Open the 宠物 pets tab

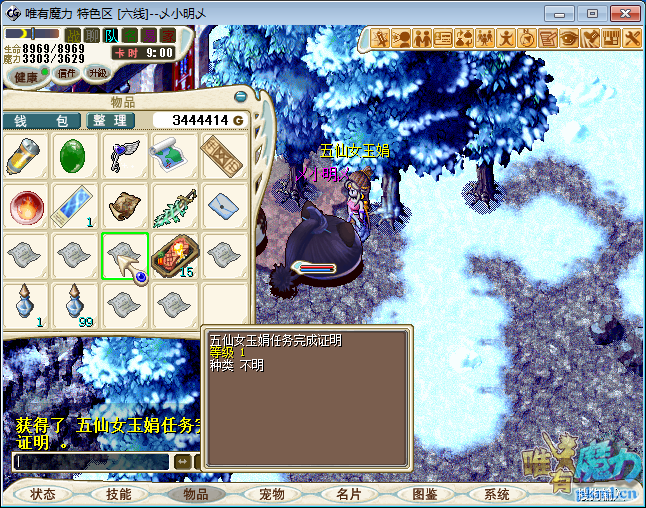[271, 494]
